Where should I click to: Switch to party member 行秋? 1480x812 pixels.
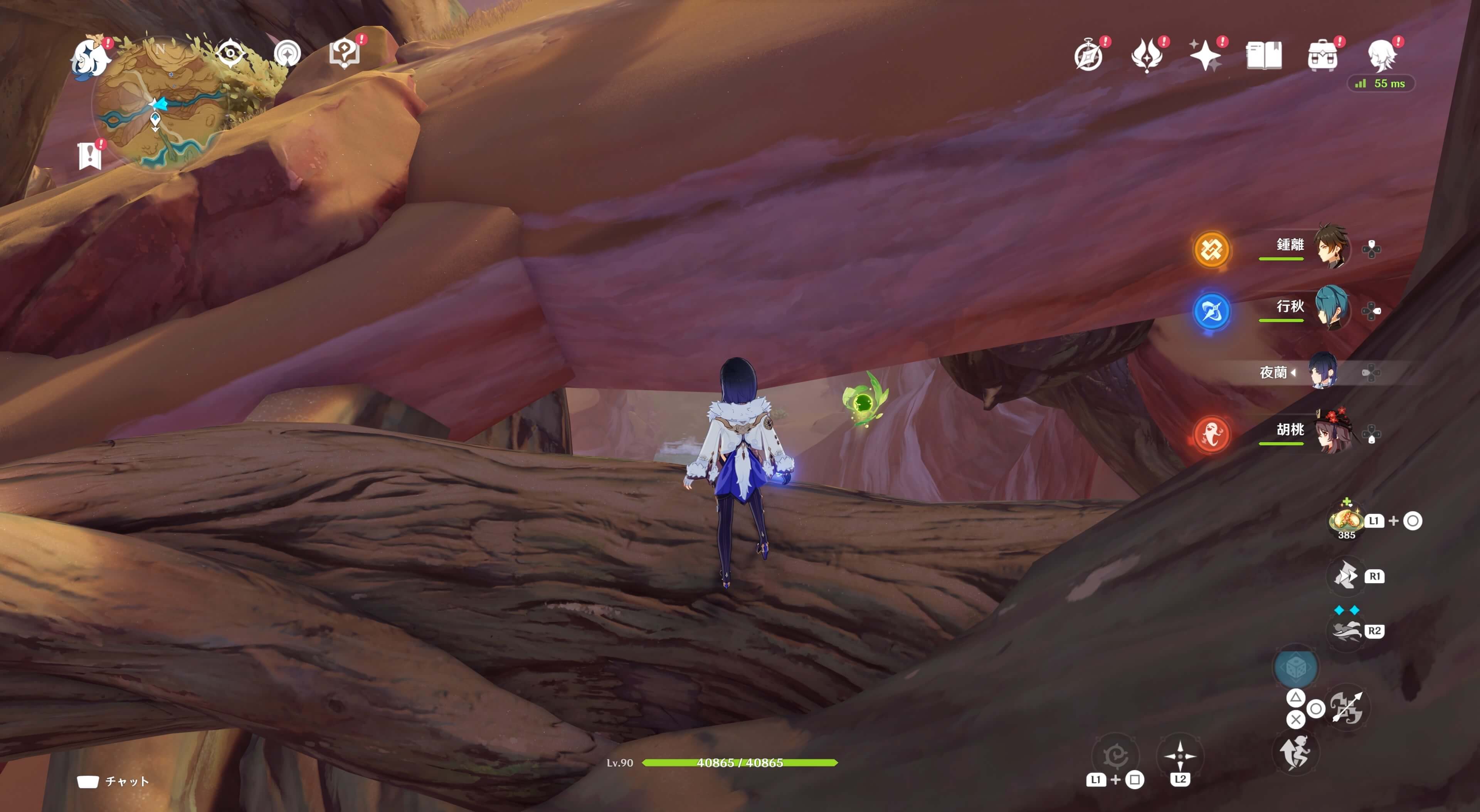(1330, 309)
